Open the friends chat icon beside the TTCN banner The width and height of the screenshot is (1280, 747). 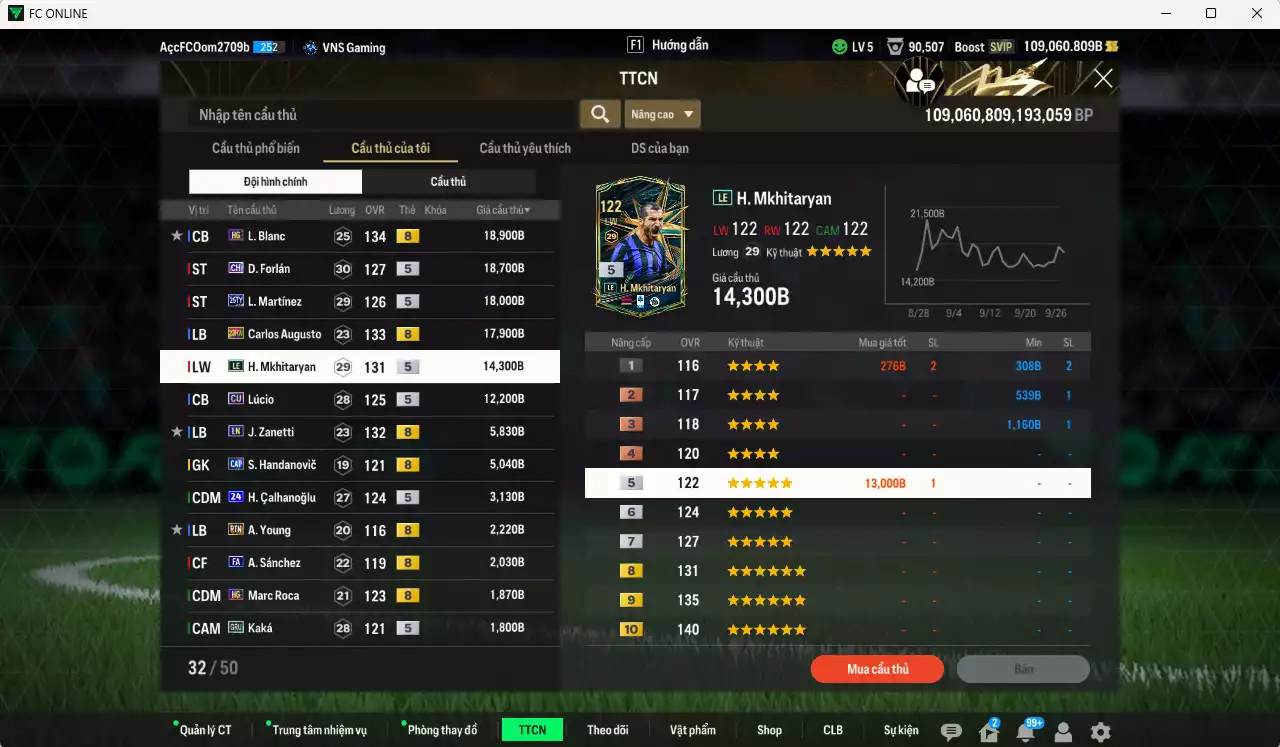tap(922, 79)
